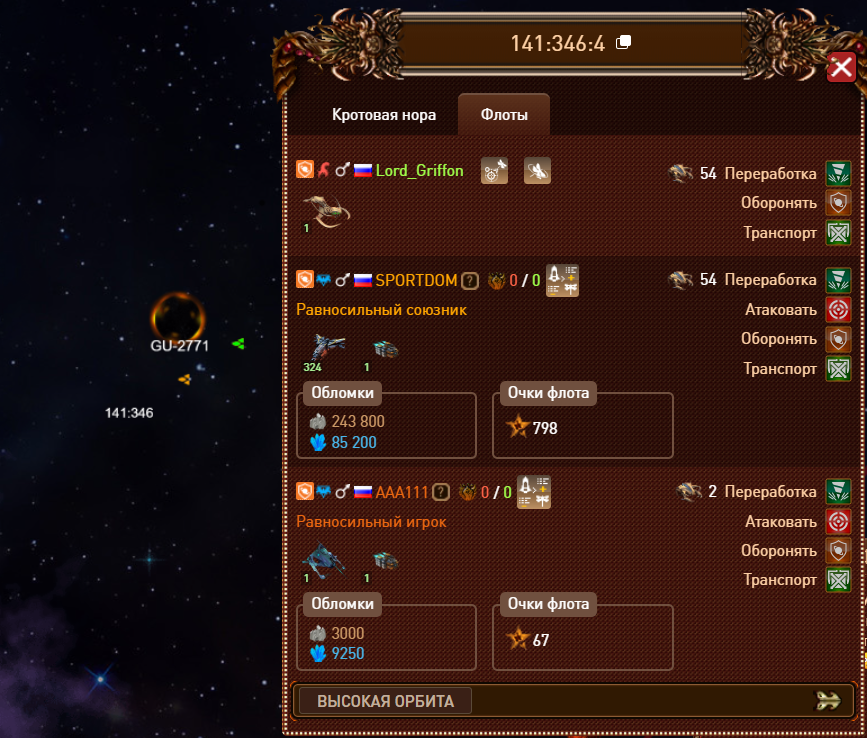Image resolution: width=867 pixels, height=738 pixels.
Task: Click the question mark icon beside SPORTDOM
Action: coord(471,281)
